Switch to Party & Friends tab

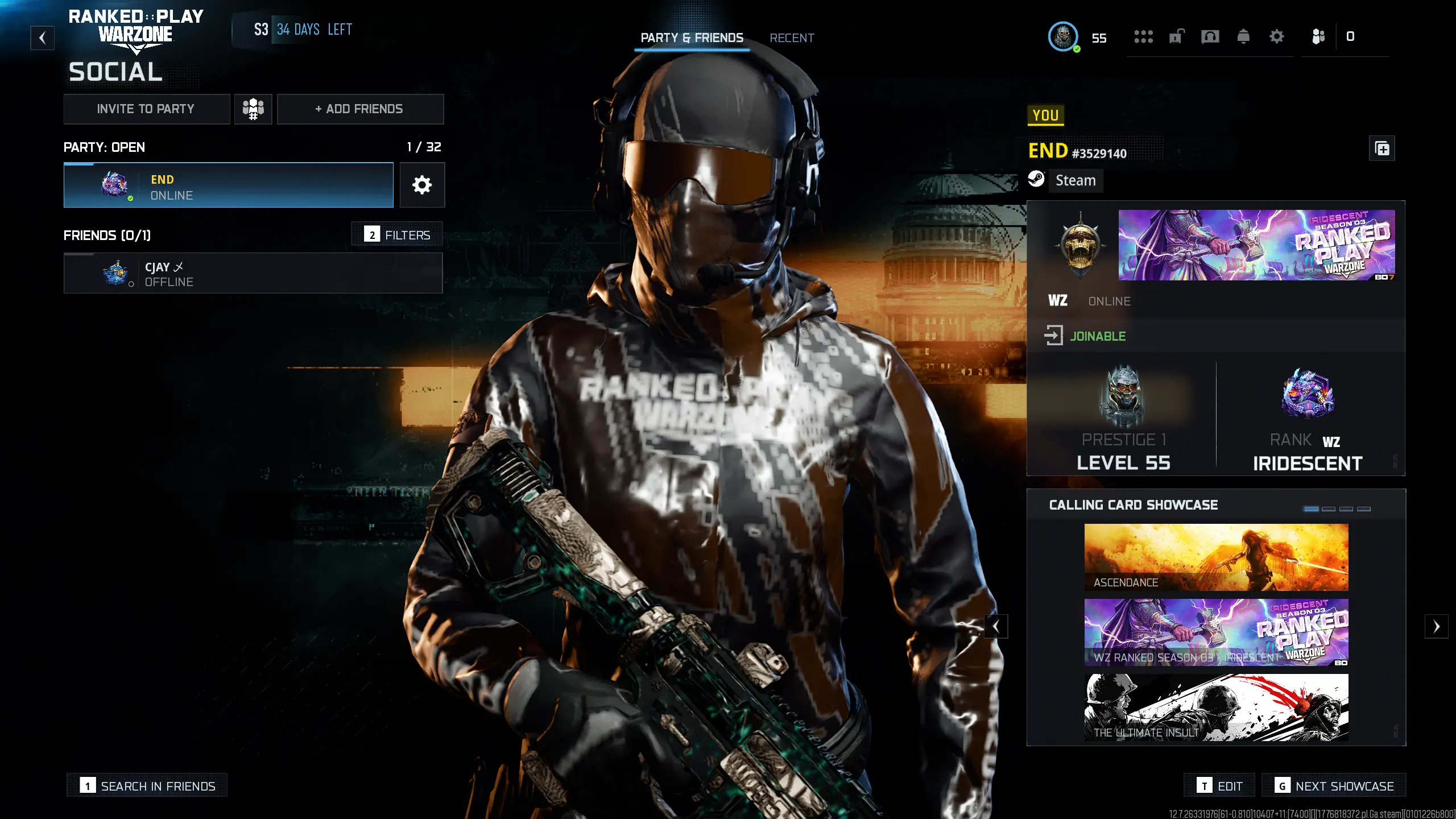[x=692, y=38]
